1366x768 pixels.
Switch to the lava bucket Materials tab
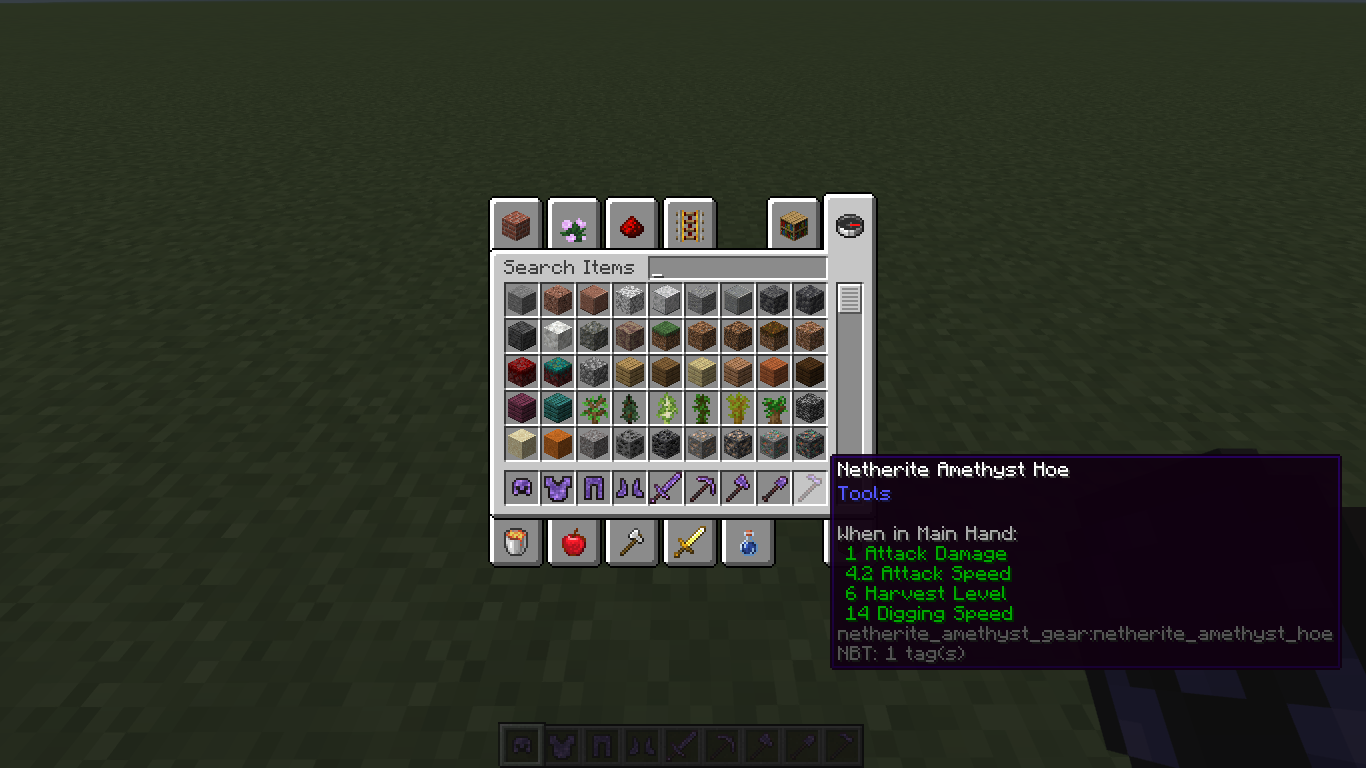515,542
